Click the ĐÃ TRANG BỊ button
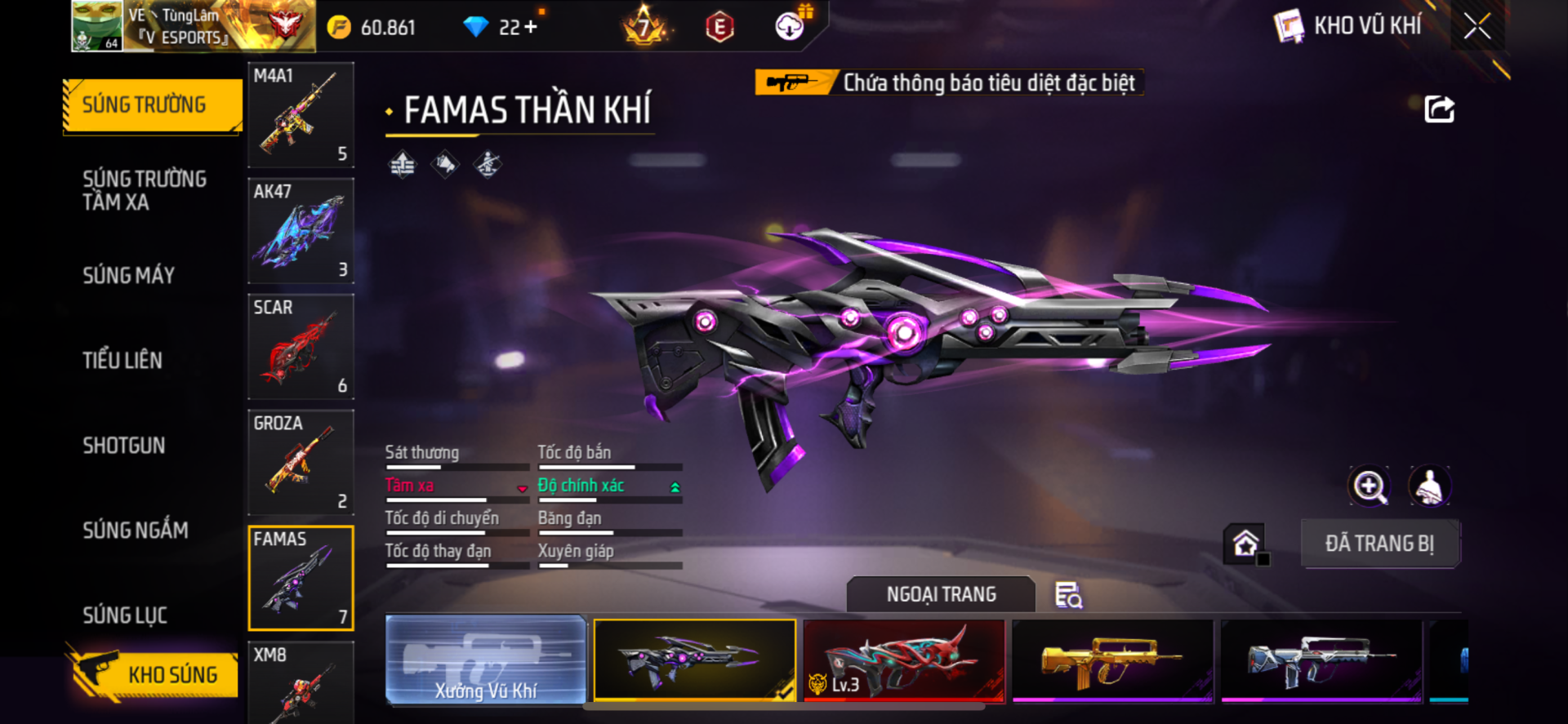 (x=1379, y=544)
